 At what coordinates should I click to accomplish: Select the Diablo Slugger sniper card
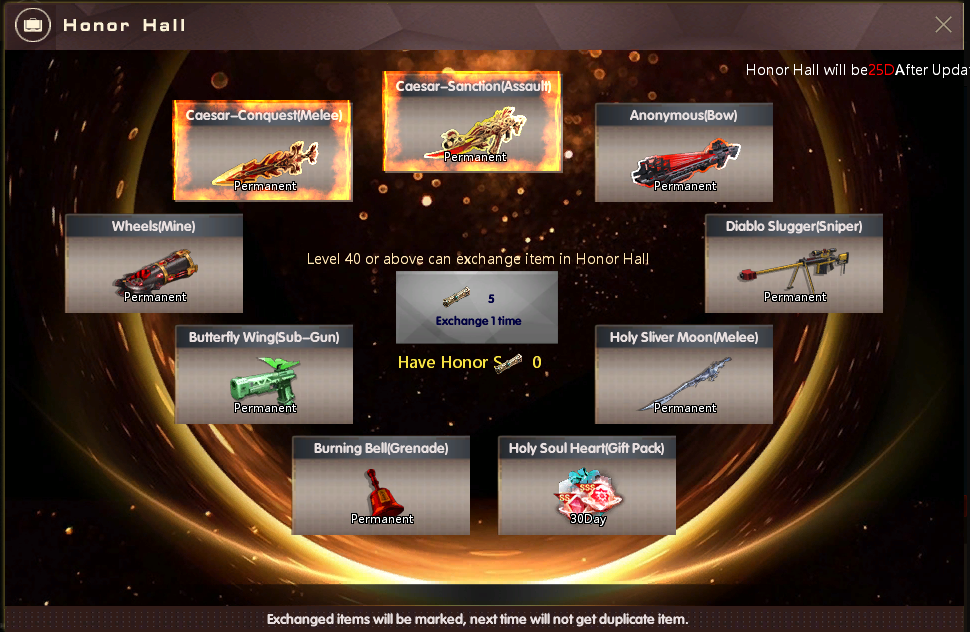click(x=794, y=264)
